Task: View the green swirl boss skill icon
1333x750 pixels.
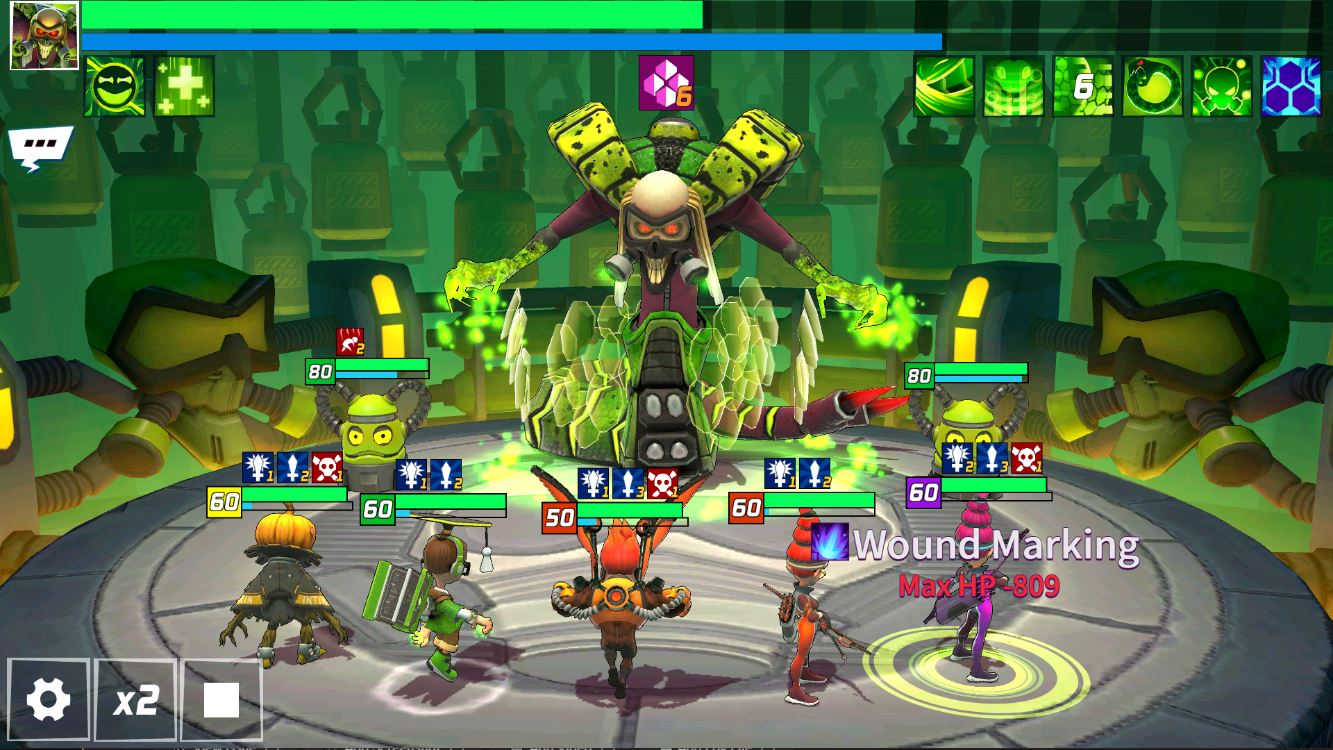Action: (x=944, y=87)
